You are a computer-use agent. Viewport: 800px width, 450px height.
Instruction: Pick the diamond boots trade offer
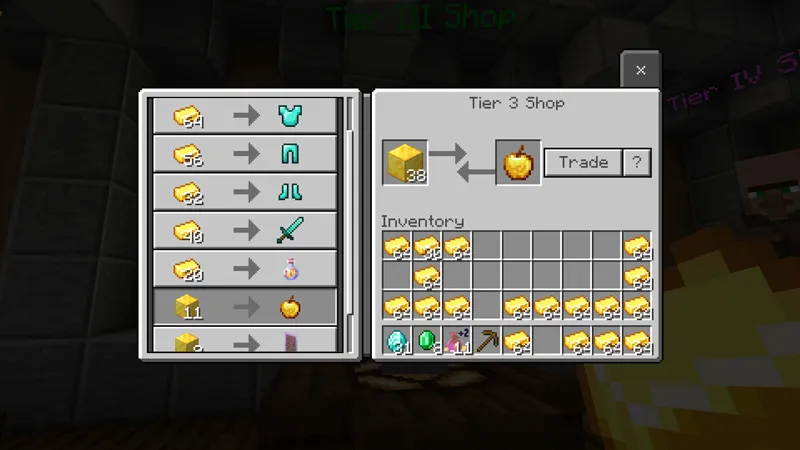(245, 192)
